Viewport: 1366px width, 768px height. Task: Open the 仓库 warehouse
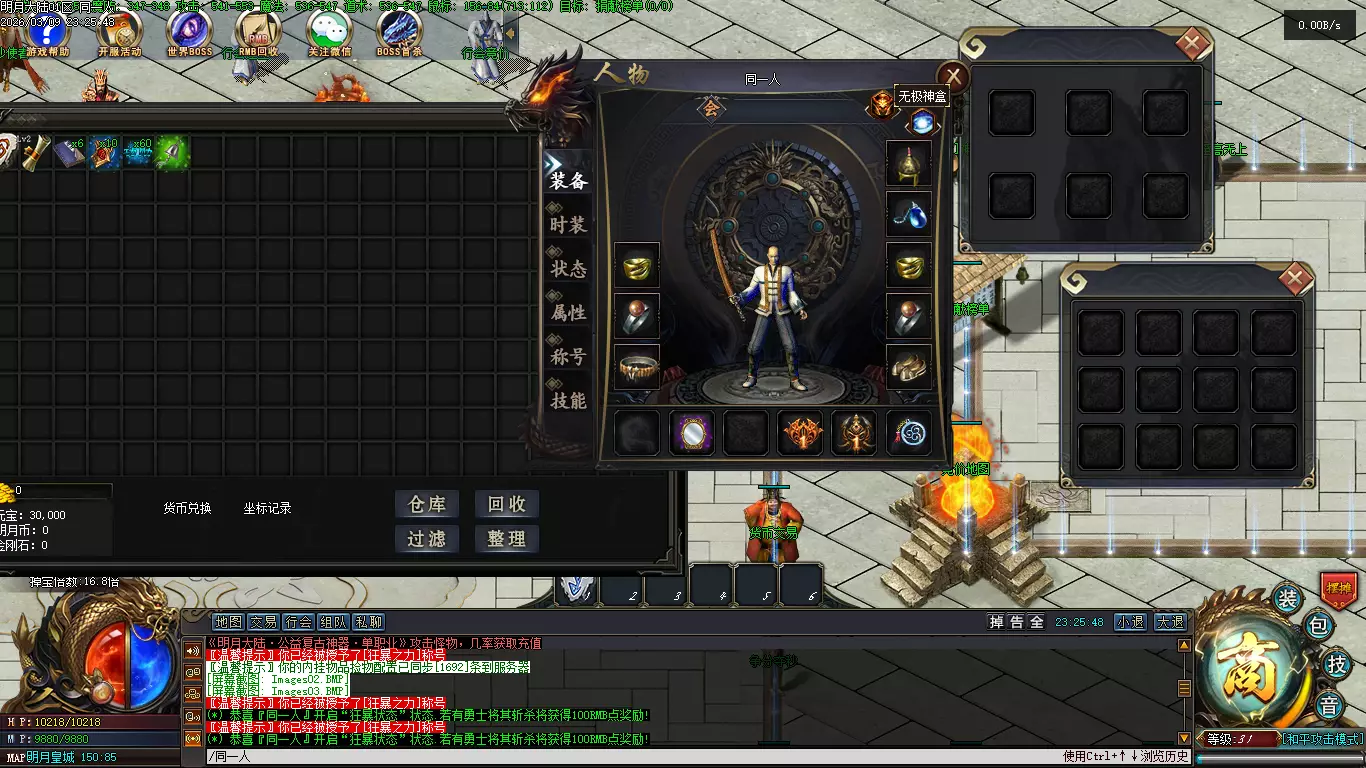coord(427,504)
